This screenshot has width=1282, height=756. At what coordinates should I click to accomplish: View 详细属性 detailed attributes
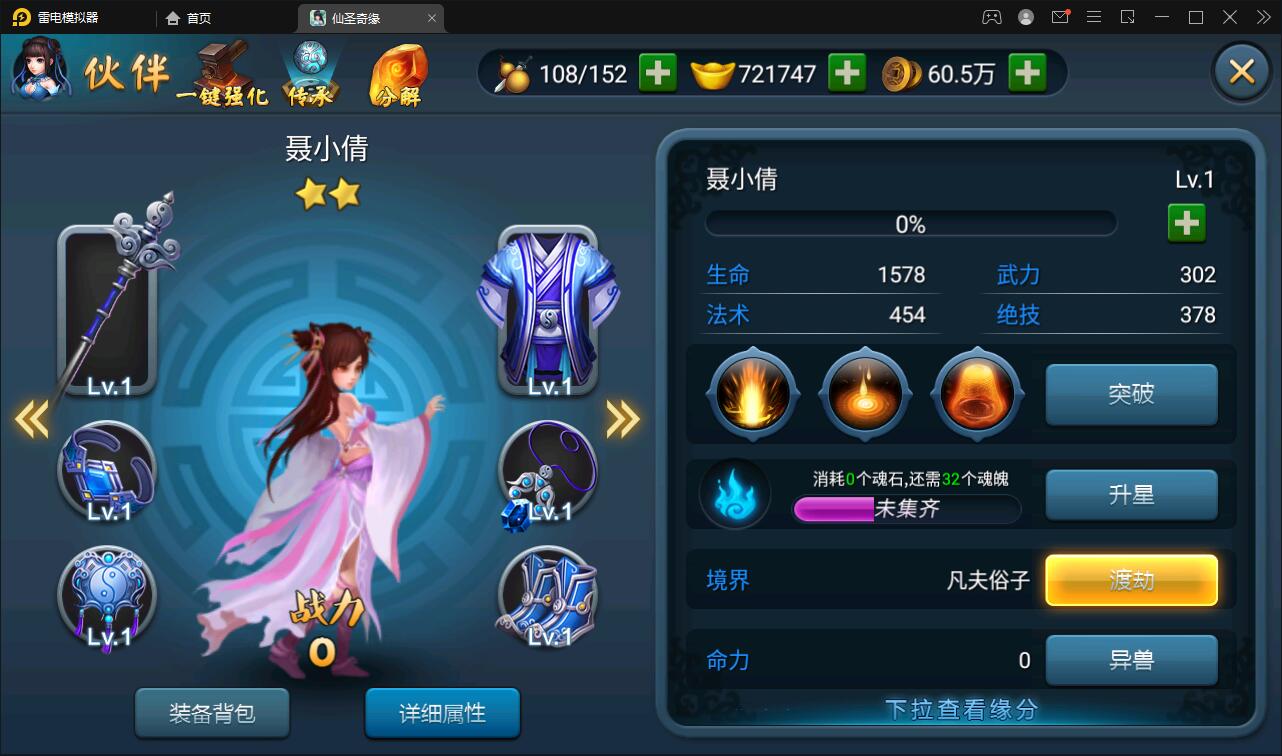[442, 714]
